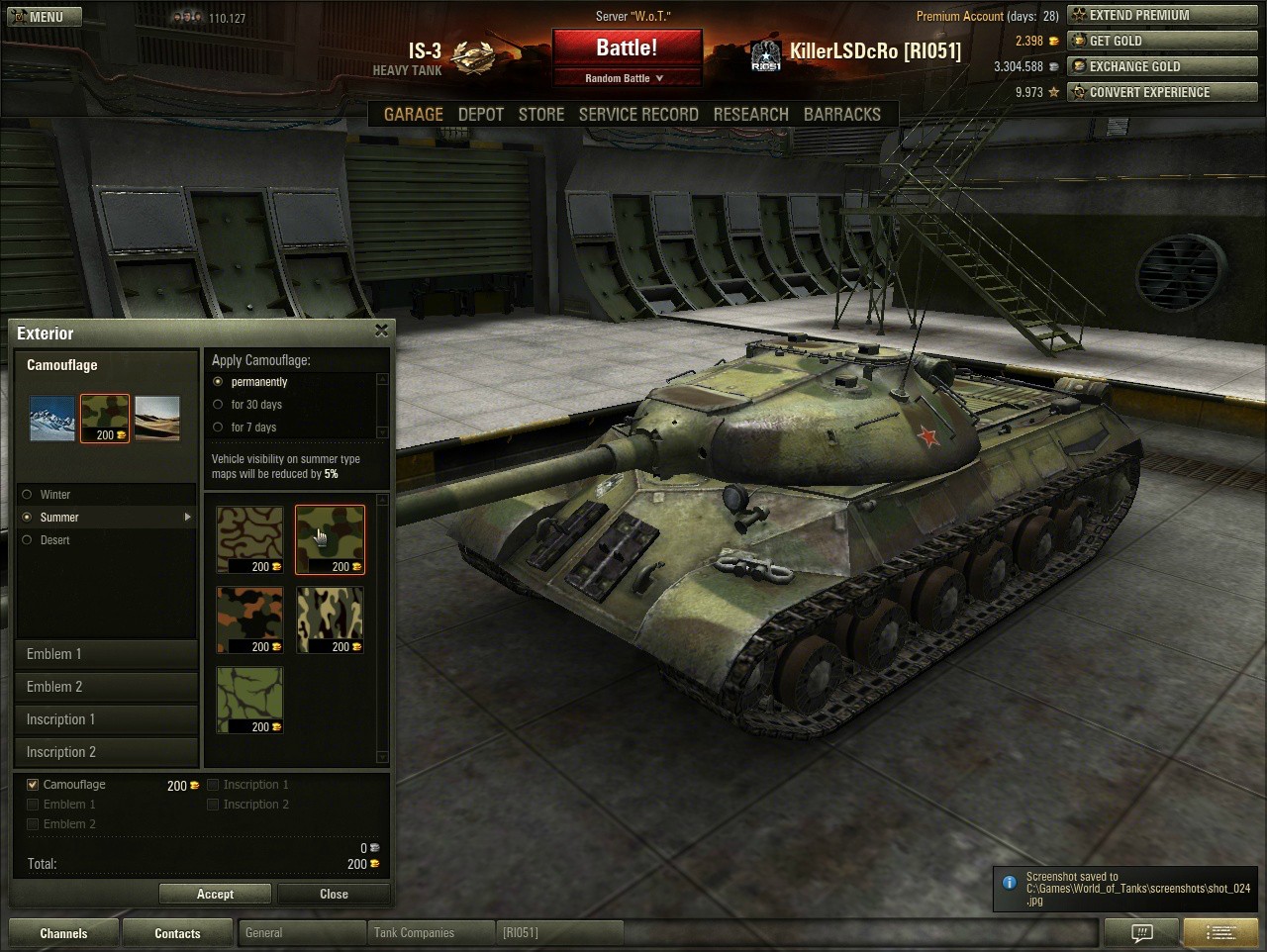Switch to the BARRACKS tab
The width and height of the screenshot is (1267, 952).
point(842,114)
